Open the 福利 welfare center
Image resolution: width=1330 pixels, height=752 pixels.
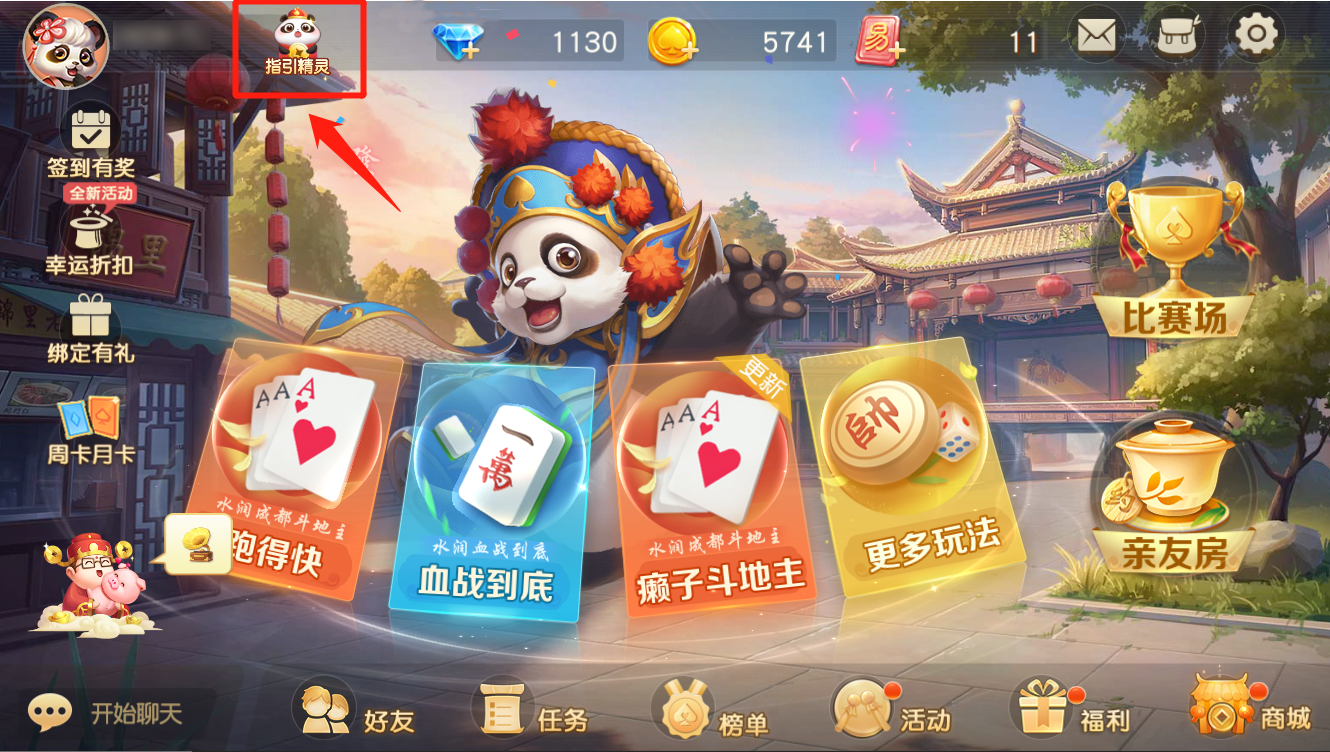tap(1070, 714)
